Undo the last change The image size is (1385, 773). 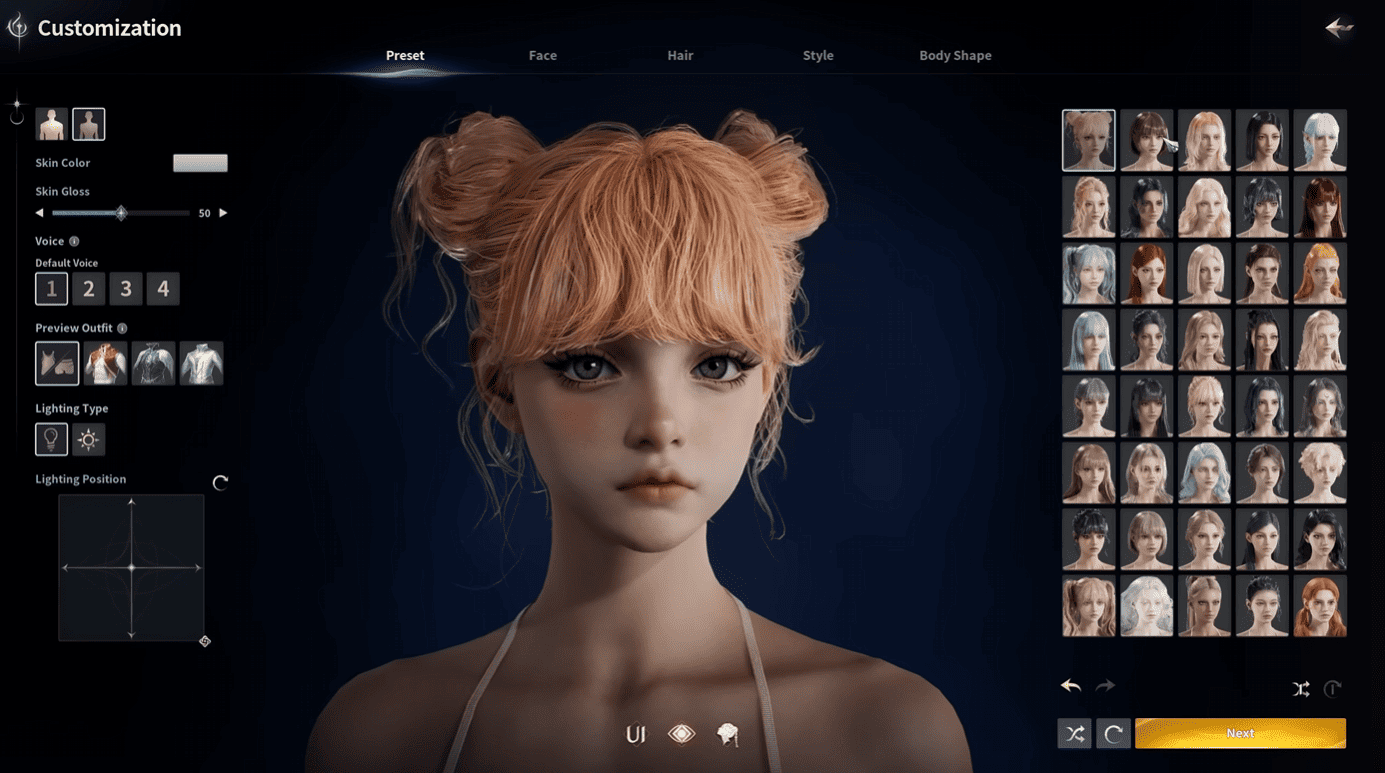pyautogui.click(x=1071, y=686)
